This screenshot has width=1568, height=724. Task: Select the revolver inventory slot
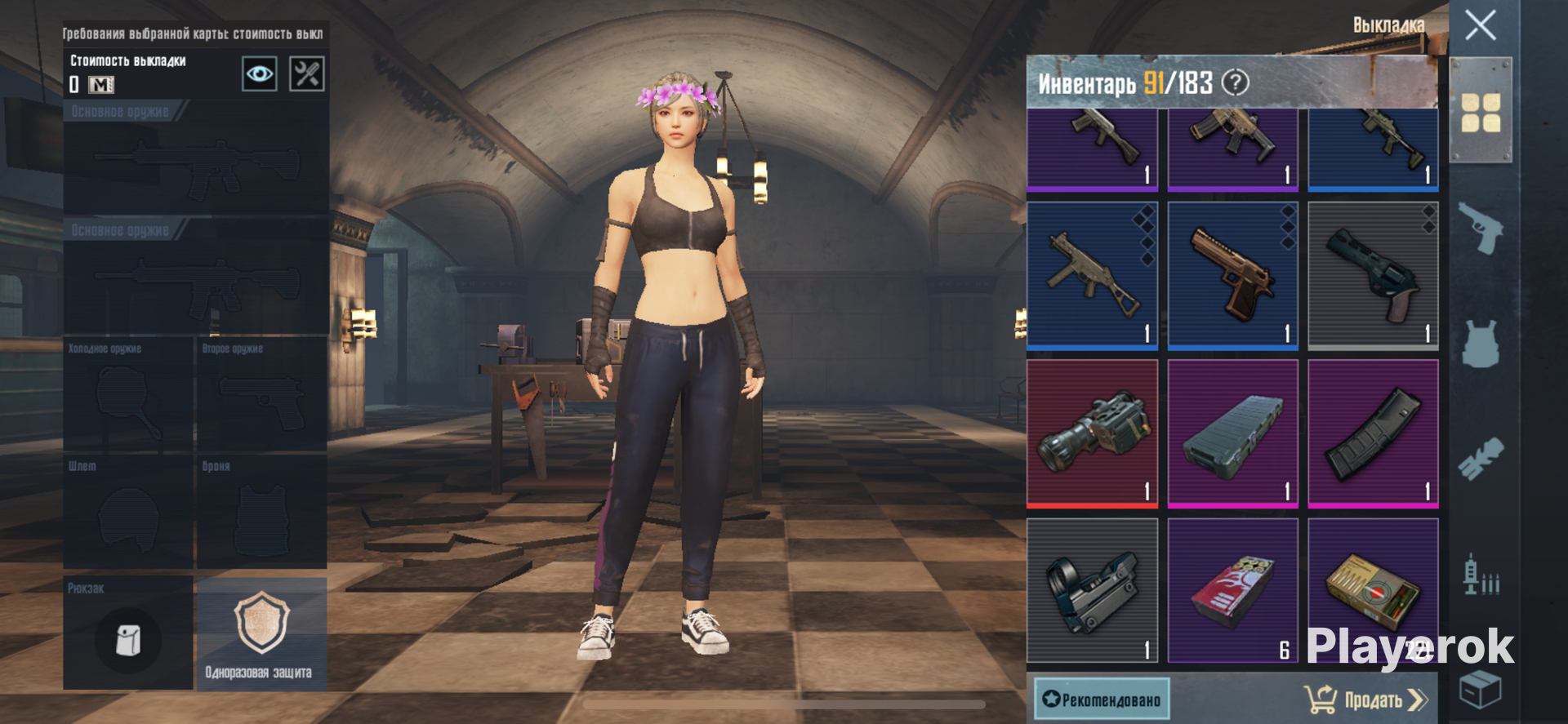(x=1373, y=276)
